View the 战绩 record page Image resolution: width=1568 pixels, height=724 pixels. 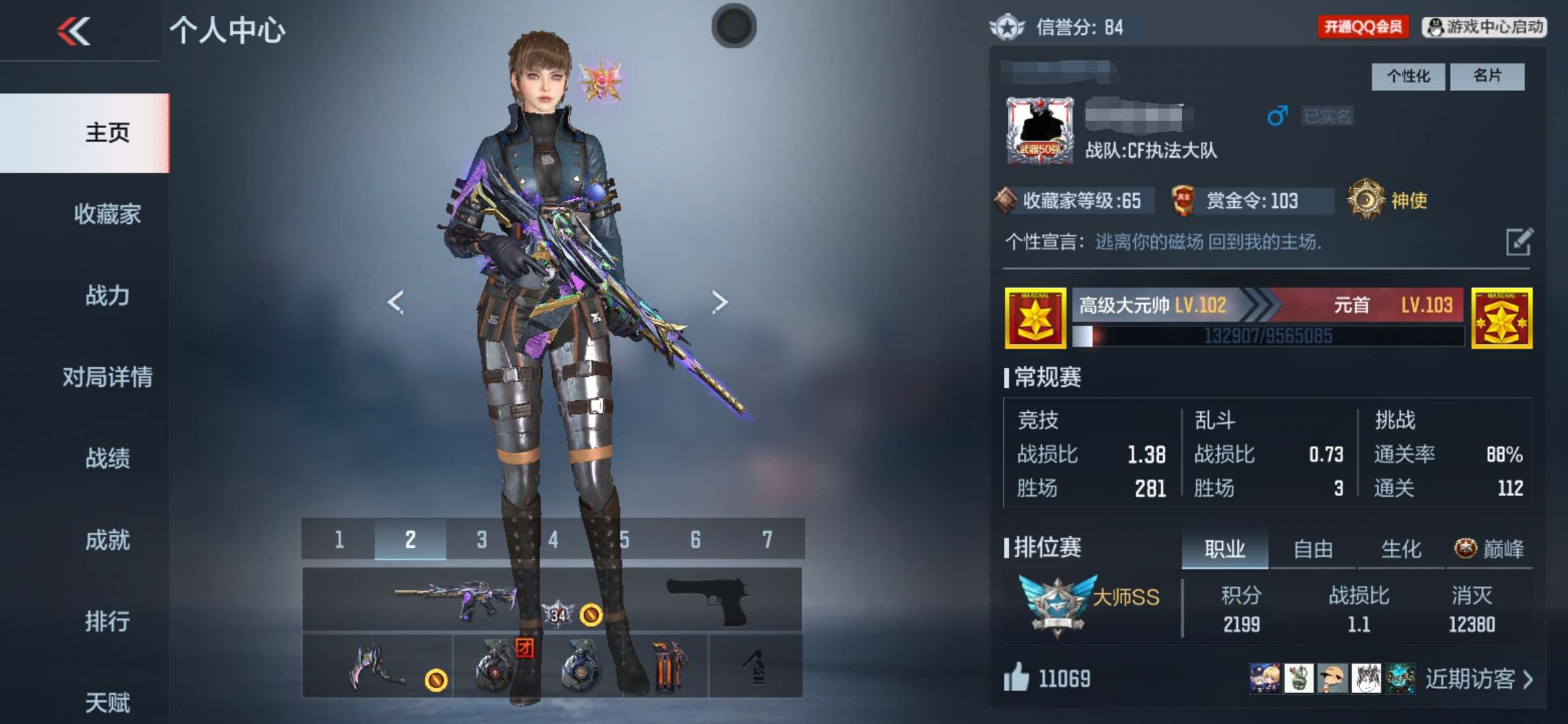107,459
